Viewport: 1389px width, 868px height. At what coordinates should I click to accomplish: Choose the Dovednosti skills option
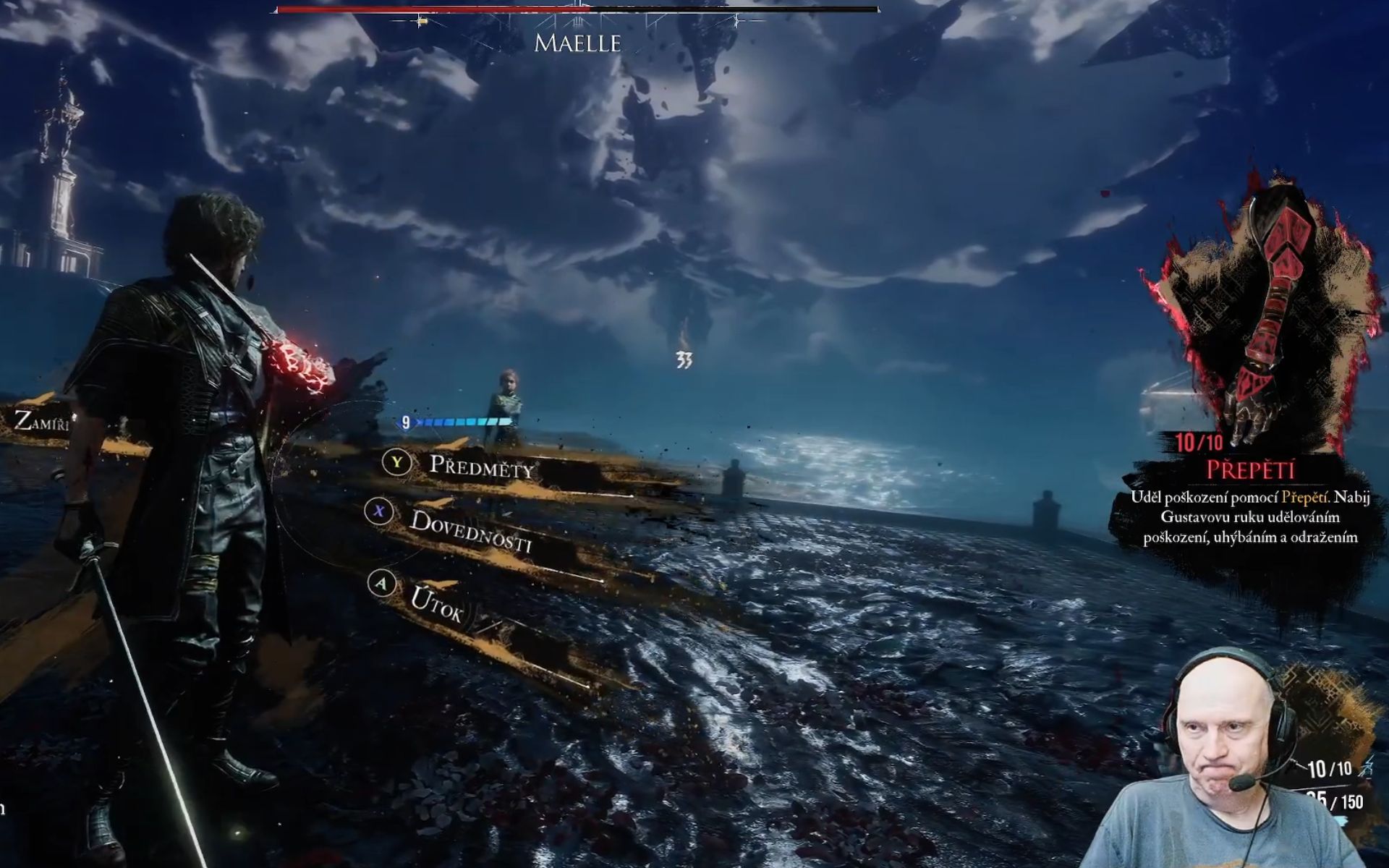coord(470,530)
